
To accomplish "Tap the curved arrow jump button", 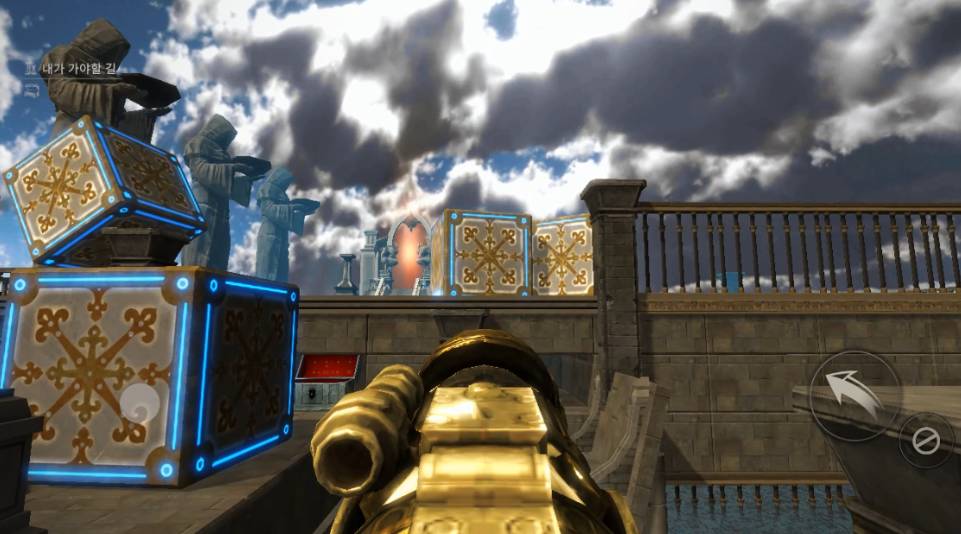I will [853, 396].
